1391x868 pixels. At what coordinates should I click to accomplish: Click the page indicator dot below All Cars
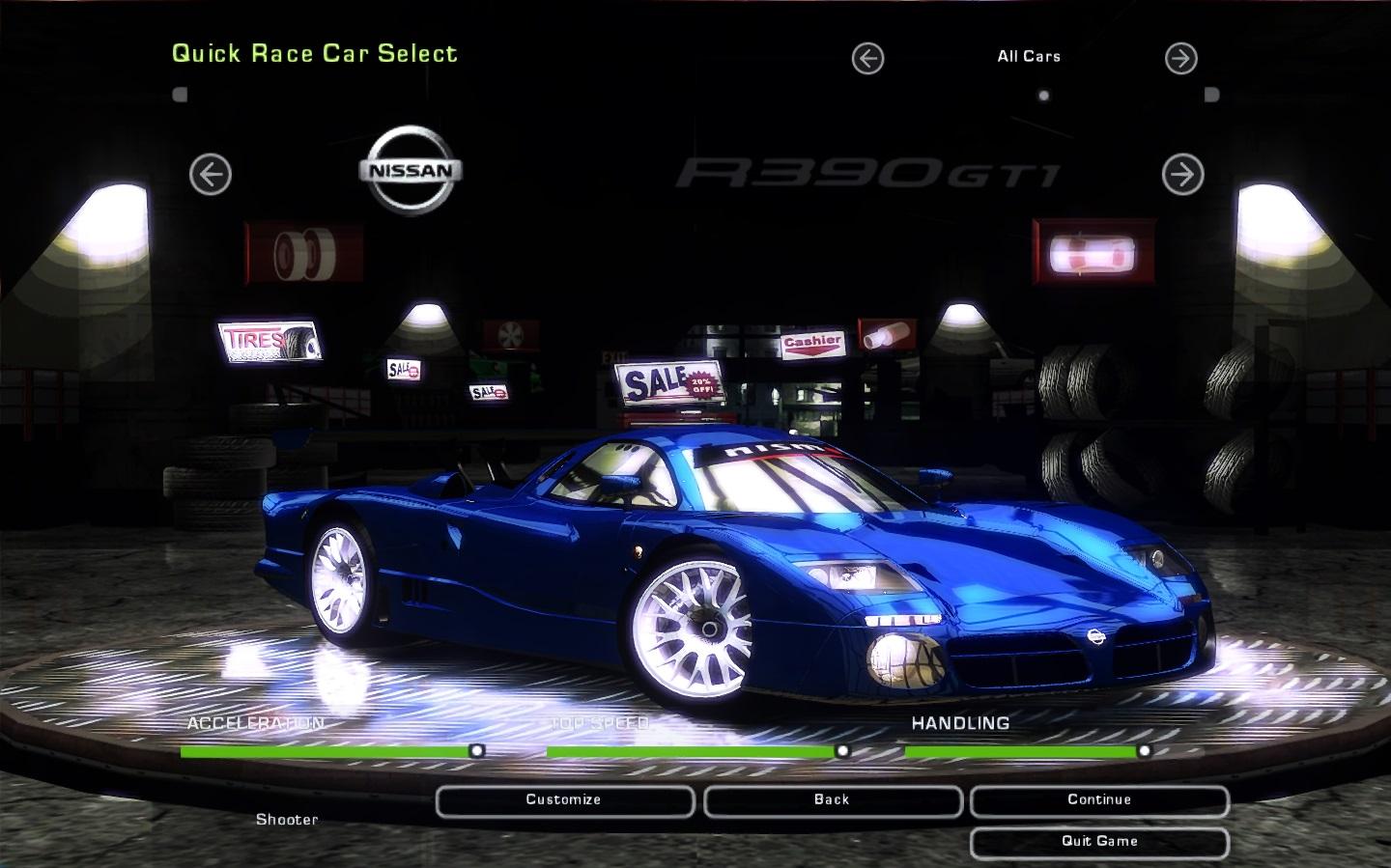1043,95
